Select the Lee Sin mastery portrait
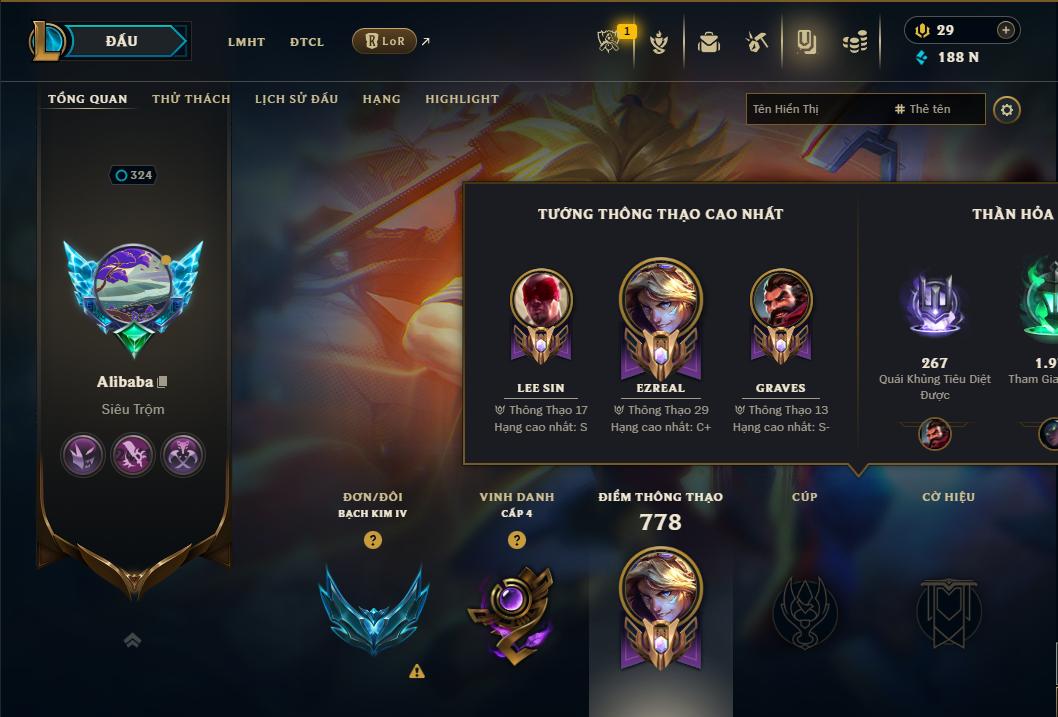The width and height of the screenshot is (1058, 717). (541, 300)
